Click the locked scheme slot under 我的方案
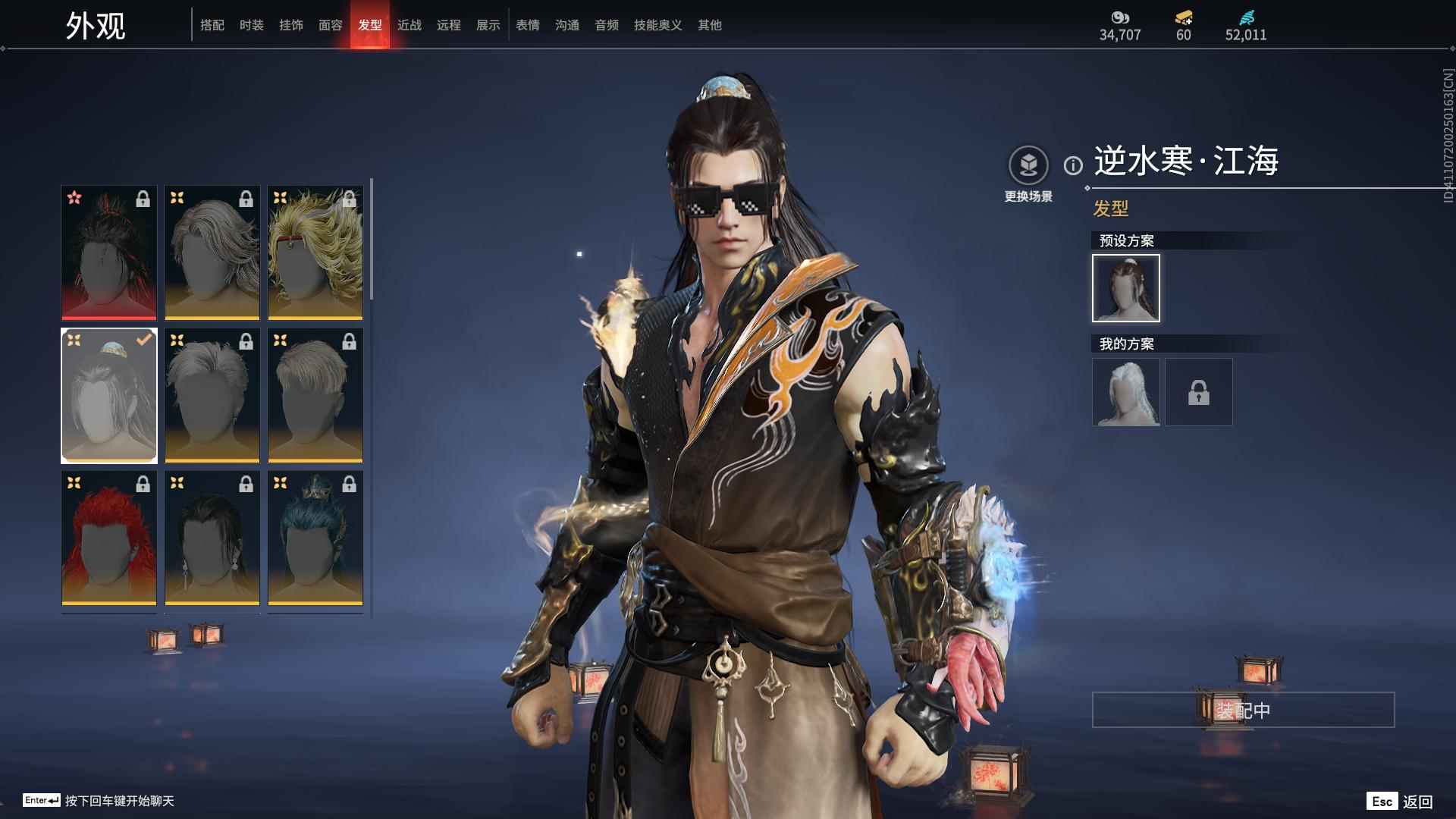Image resolution: width=1456 pixels, height=819 pixels. coord(1199,392)
